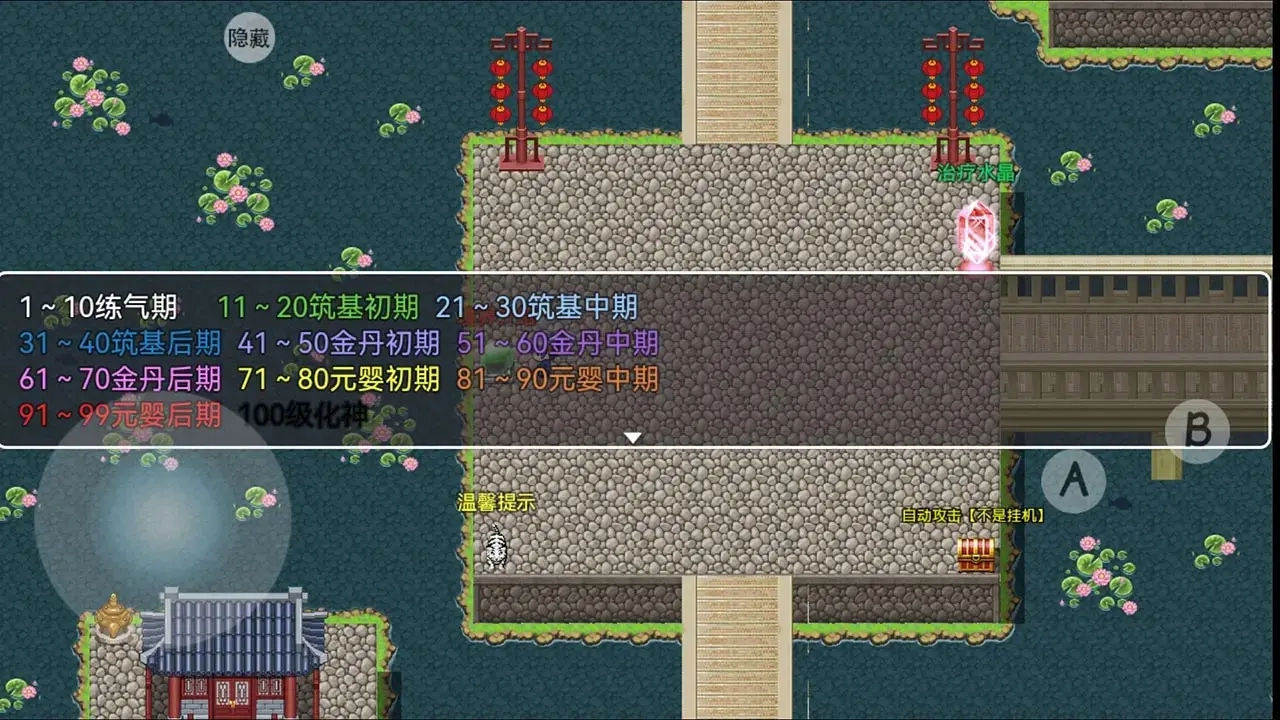Click the lantern pole above 治疗水晶
Image resolution: width=1280 pixels, height=720 pixels.
tap(950, 90)
